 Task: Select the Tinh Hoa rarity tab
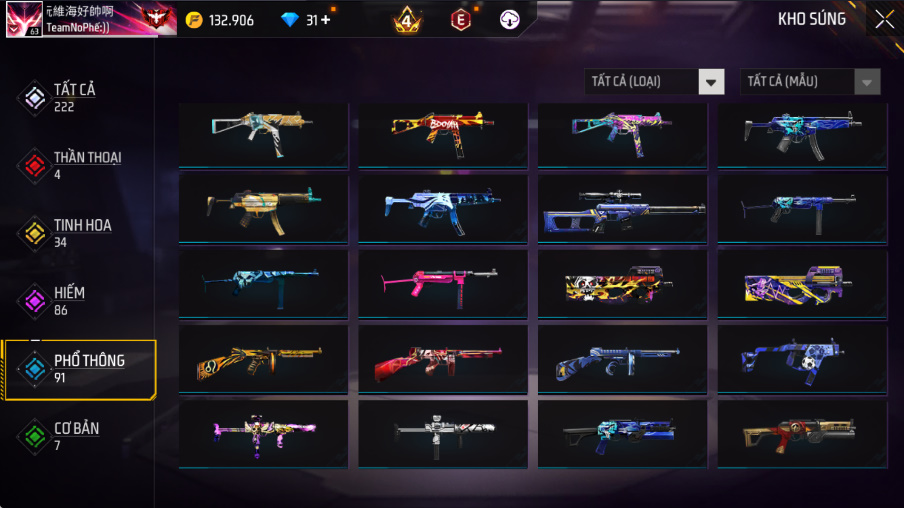[x=78, y=233]
